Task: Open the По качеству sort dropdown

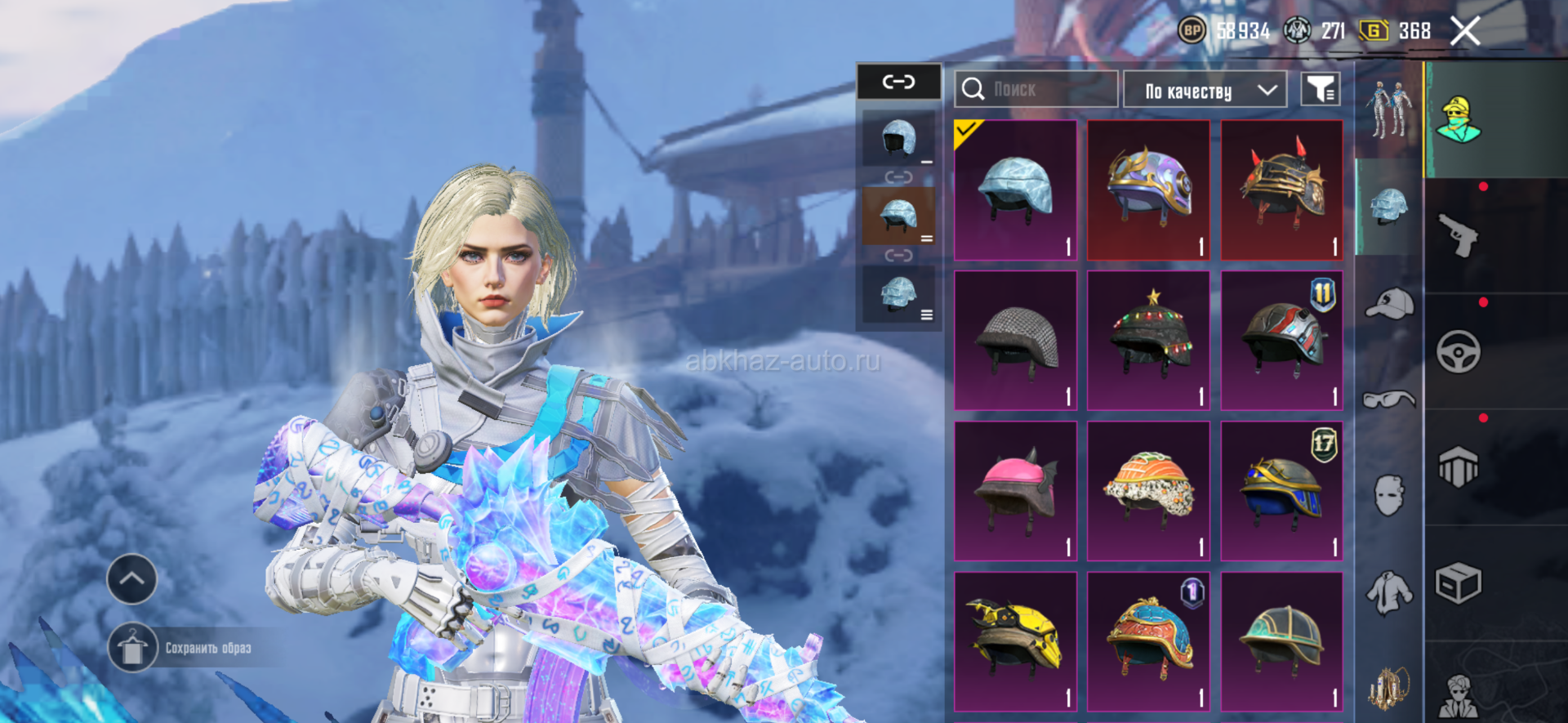Action: (1205, 90)
